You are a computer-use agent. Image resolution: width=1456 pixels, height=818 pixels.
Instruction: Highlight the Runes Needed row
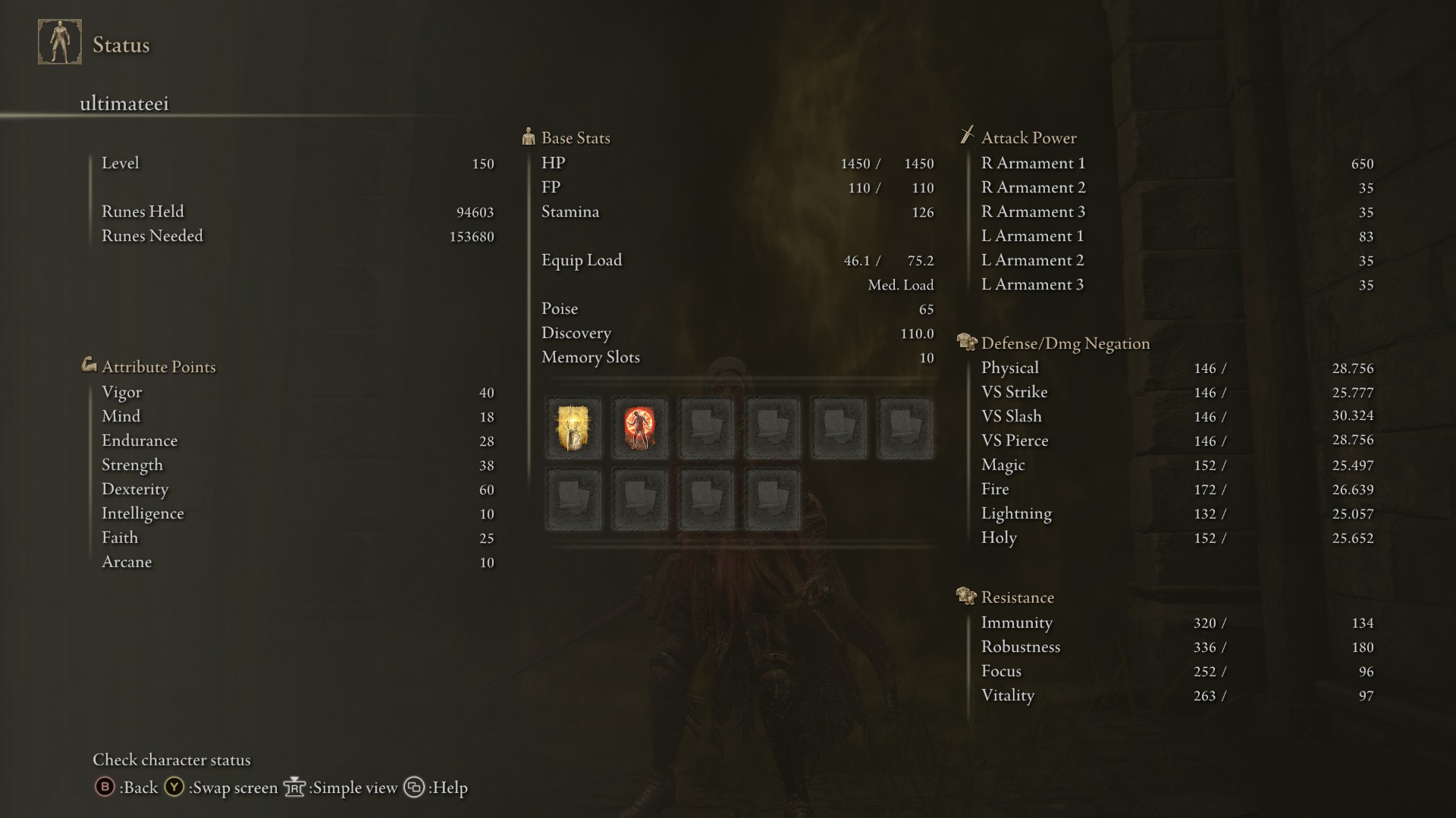point(297,236)
